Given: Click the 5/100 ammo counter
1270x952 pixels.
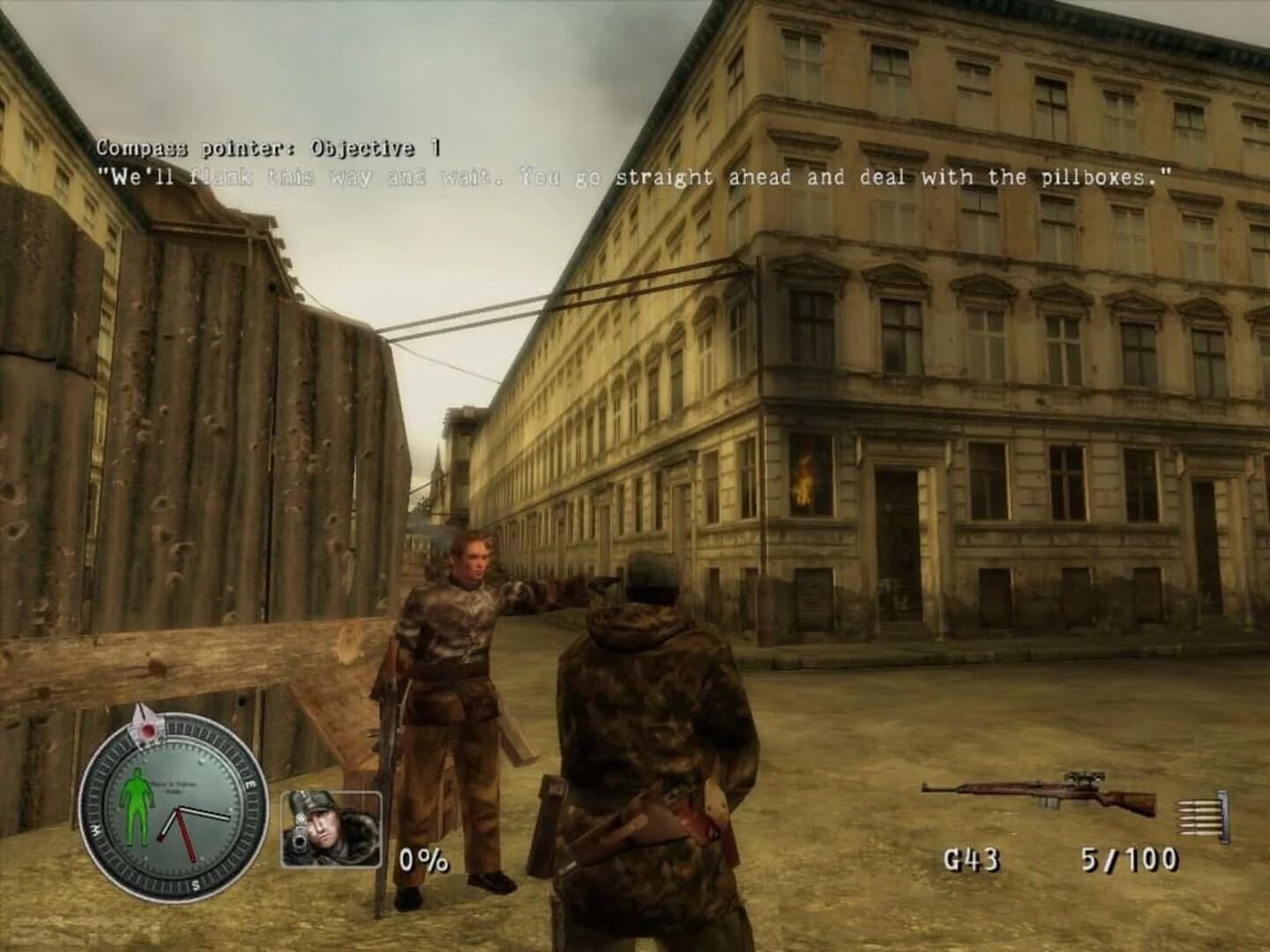Looking at the screenshot, I should (1129, 859).
